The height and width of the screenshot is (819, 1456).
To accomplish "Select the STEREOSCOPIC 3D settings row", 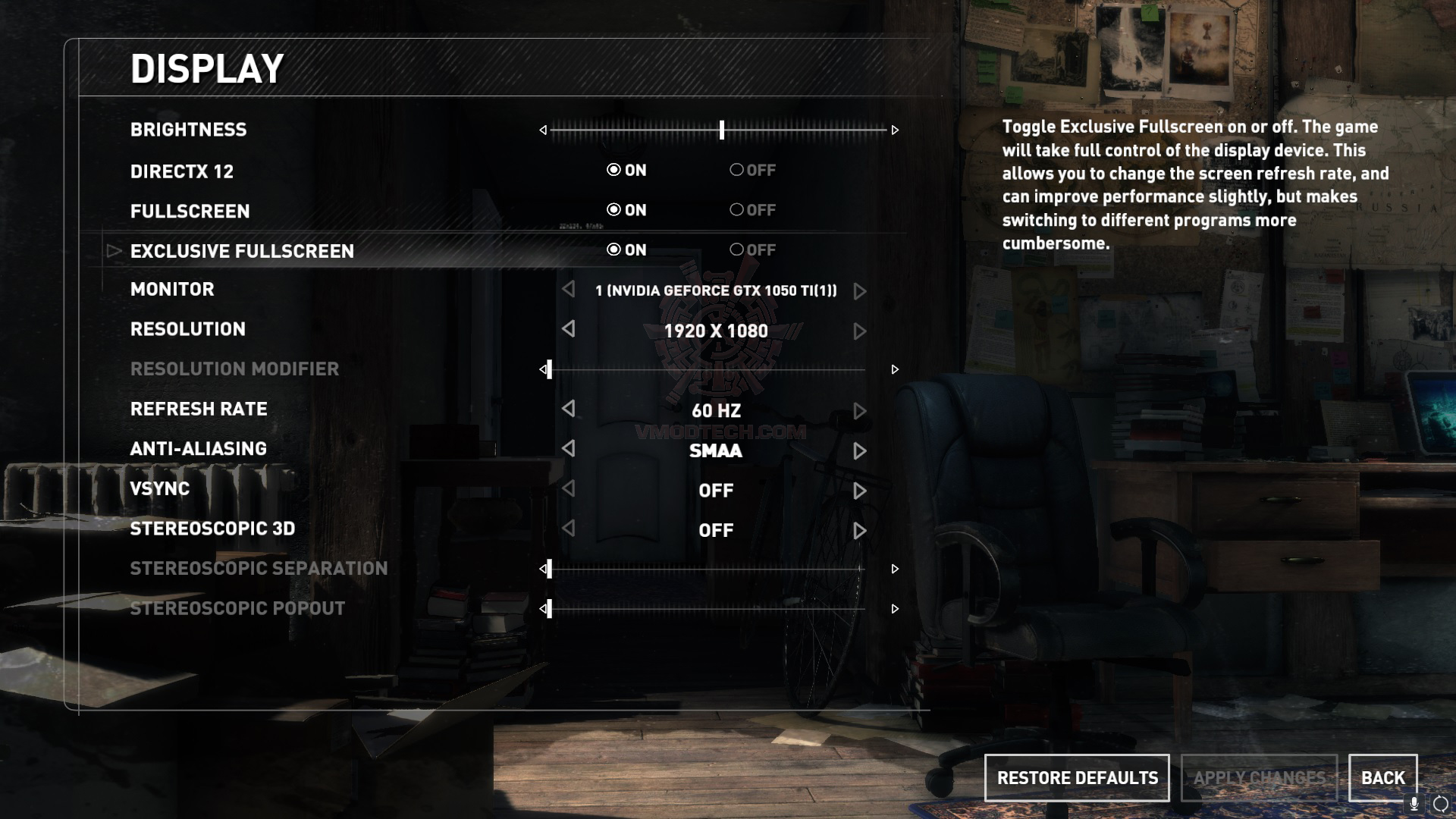I will point(212,529).
